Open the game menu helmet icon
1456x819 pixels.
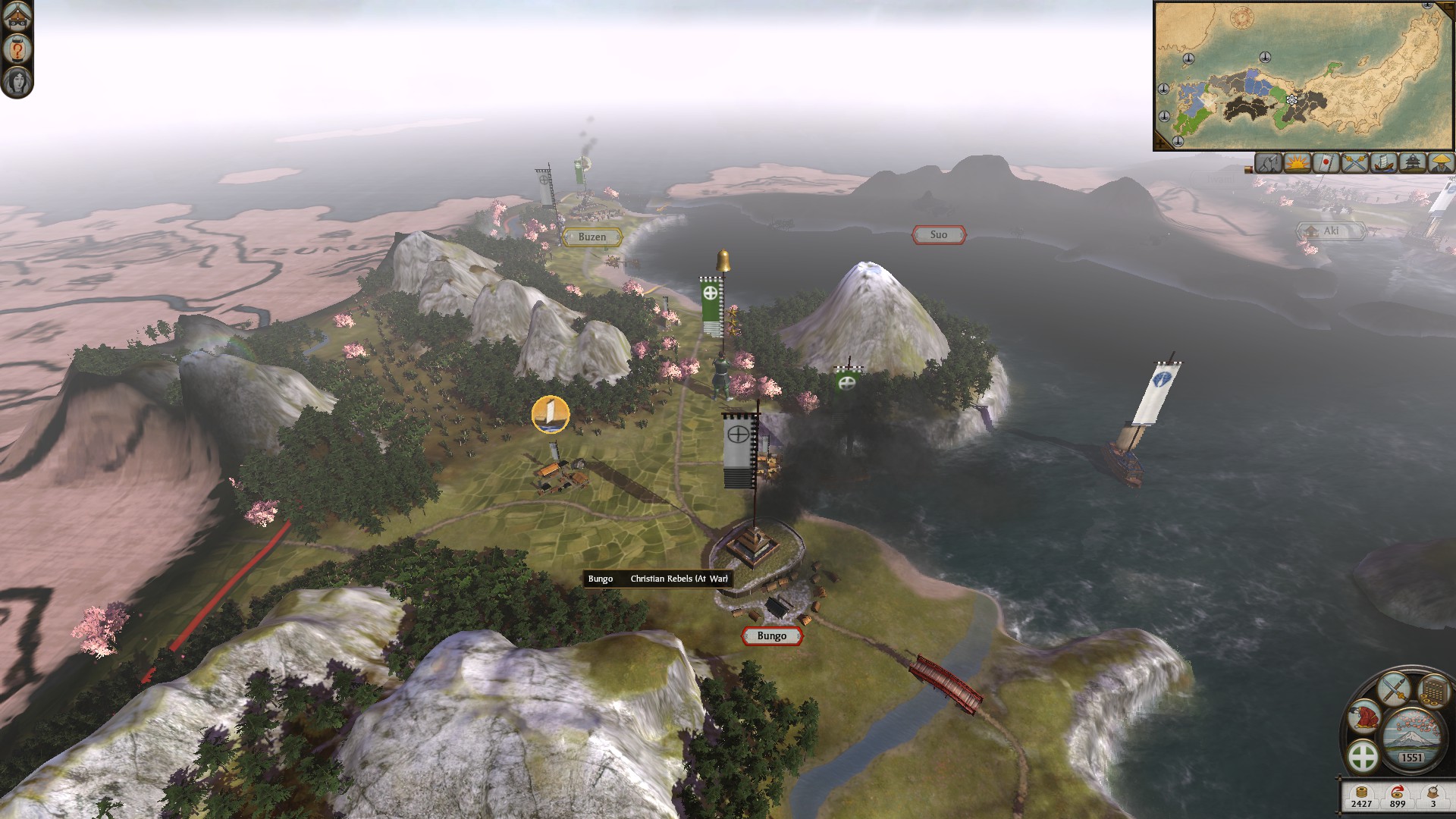coord(17,17)
